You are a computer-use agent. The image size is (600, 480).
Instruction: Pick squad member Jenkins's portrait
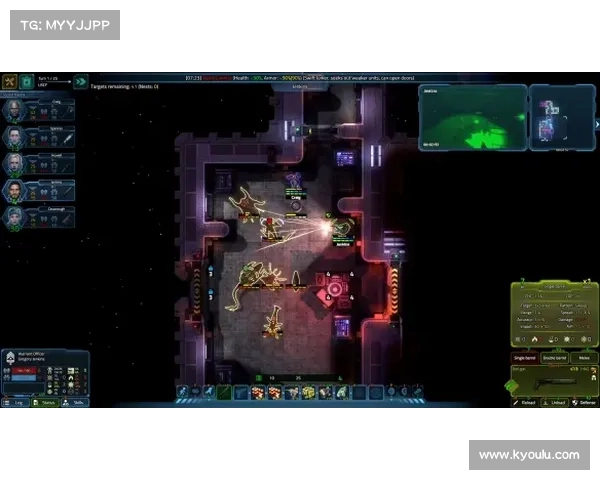(14, 191)
